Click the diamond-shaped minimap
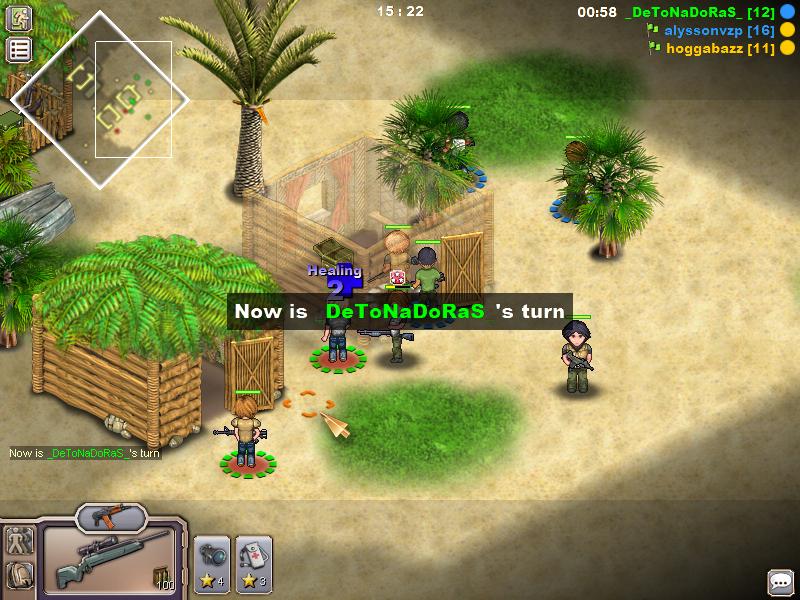The image size is (800, 600). pos(100,98)
